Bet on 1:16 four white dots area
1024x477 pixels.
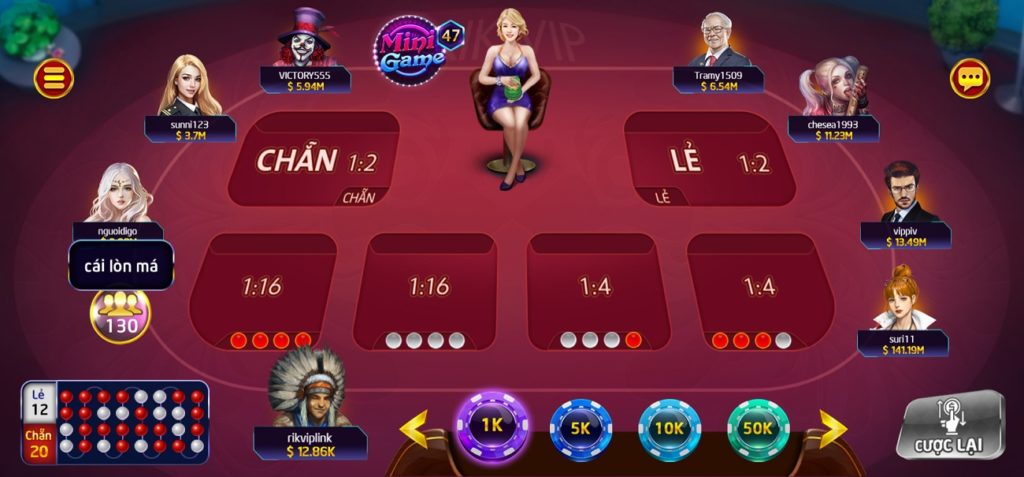[428, 290]
